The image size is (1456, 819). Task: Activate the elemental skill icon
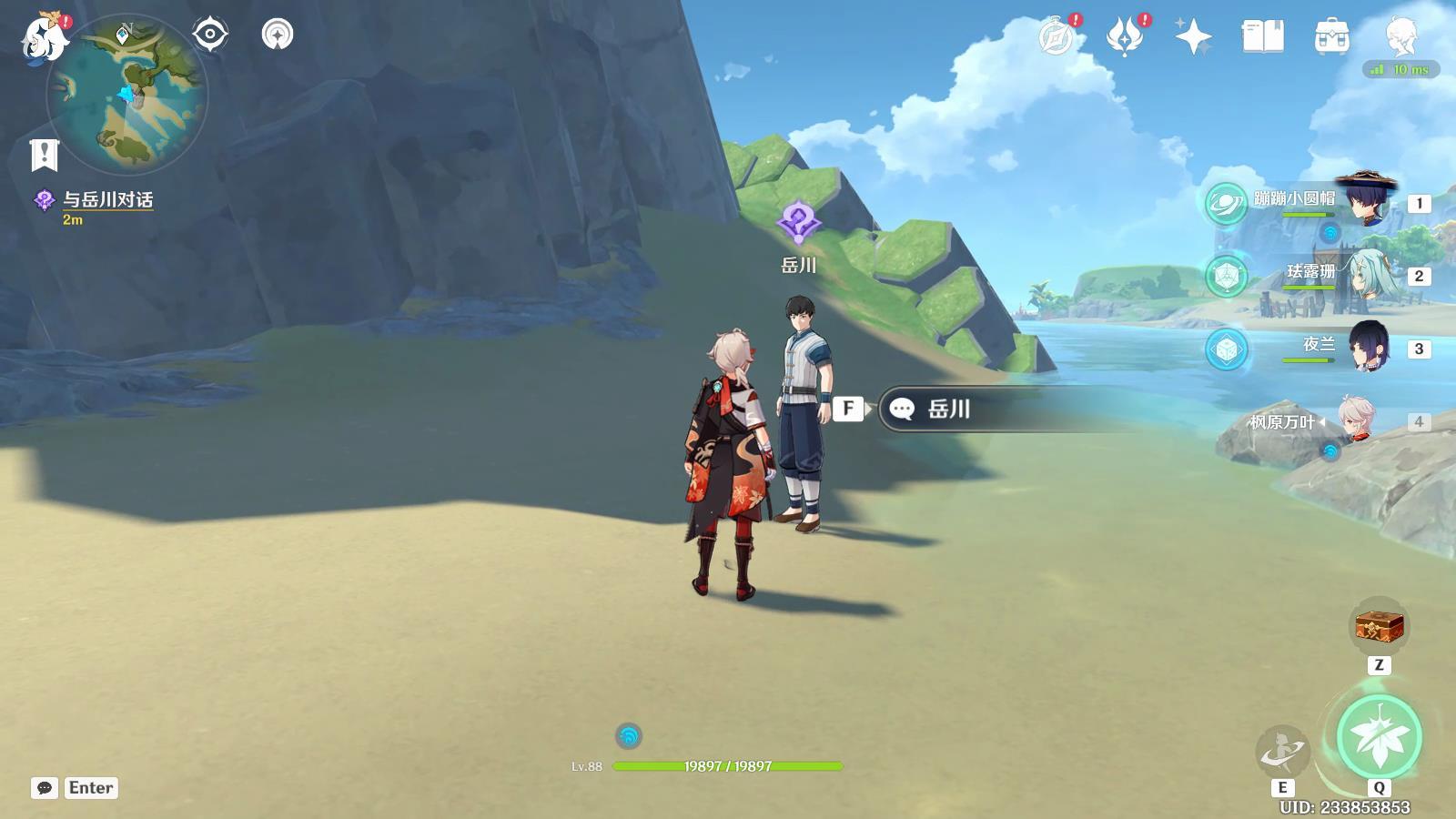point(1282,751)
